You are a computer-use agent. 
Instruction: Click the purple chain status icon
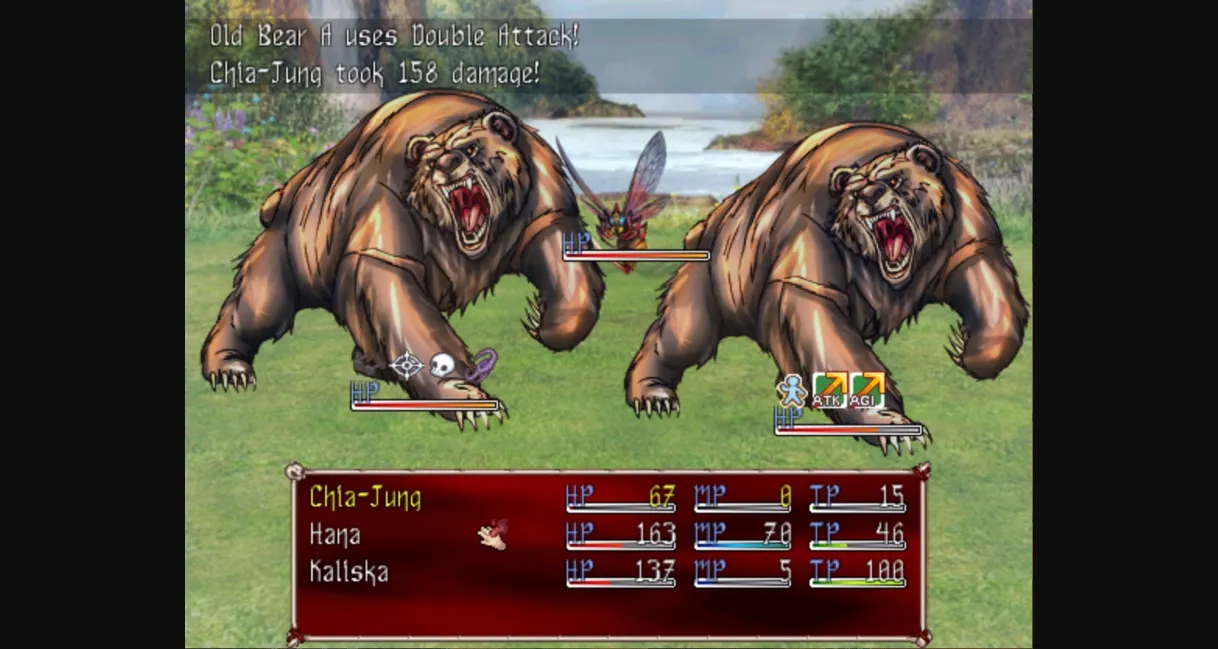(481, 364)
